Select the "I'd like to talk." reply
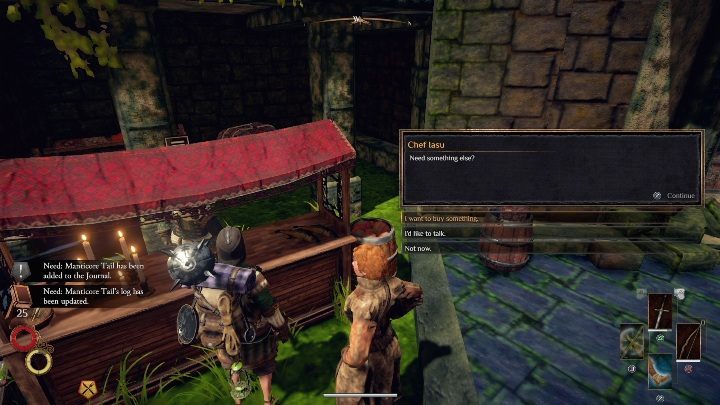Image resolution: width=720 pixels, height=405 pixels. coord(426,232)
